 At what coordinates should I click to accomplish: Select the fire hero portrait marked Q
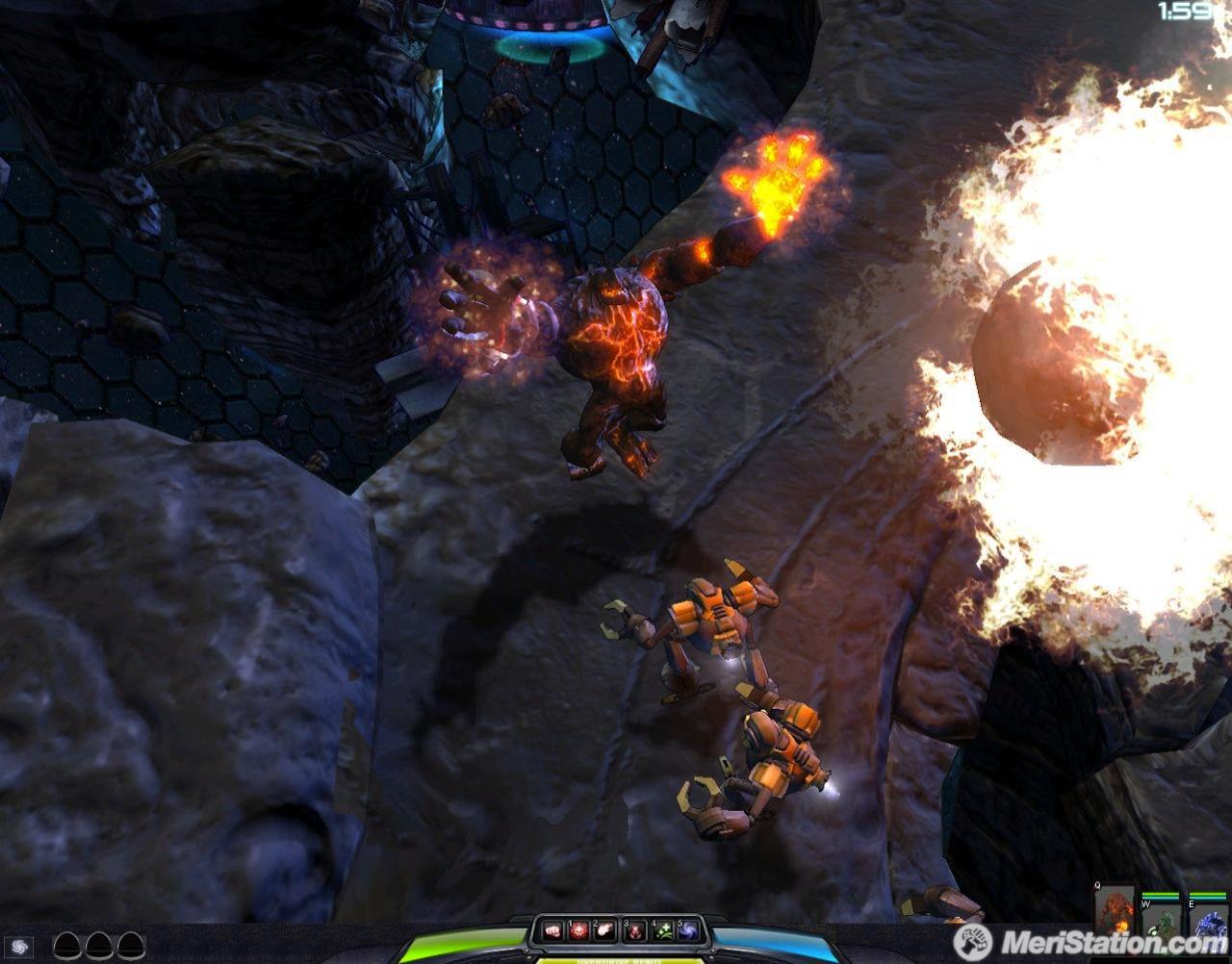pos(1115,911)
